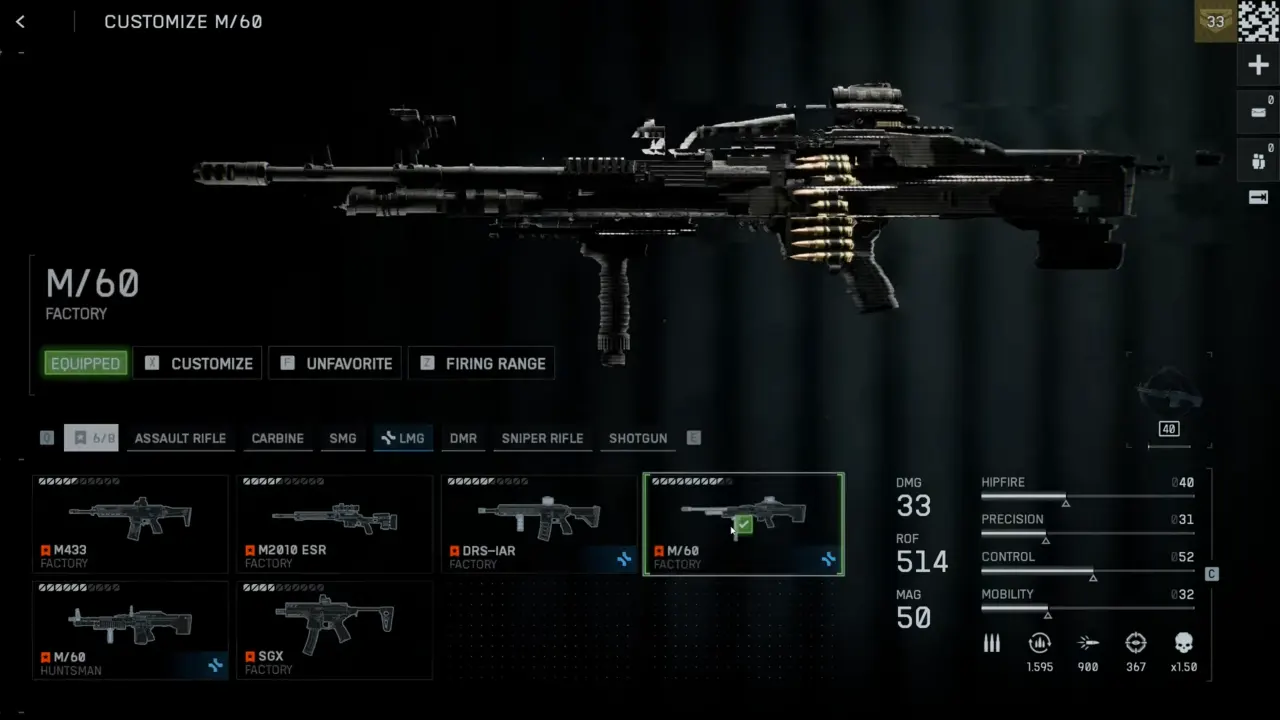Show the SMG weapon category
Screen dimensions: 1280x720
click(343, 438)
